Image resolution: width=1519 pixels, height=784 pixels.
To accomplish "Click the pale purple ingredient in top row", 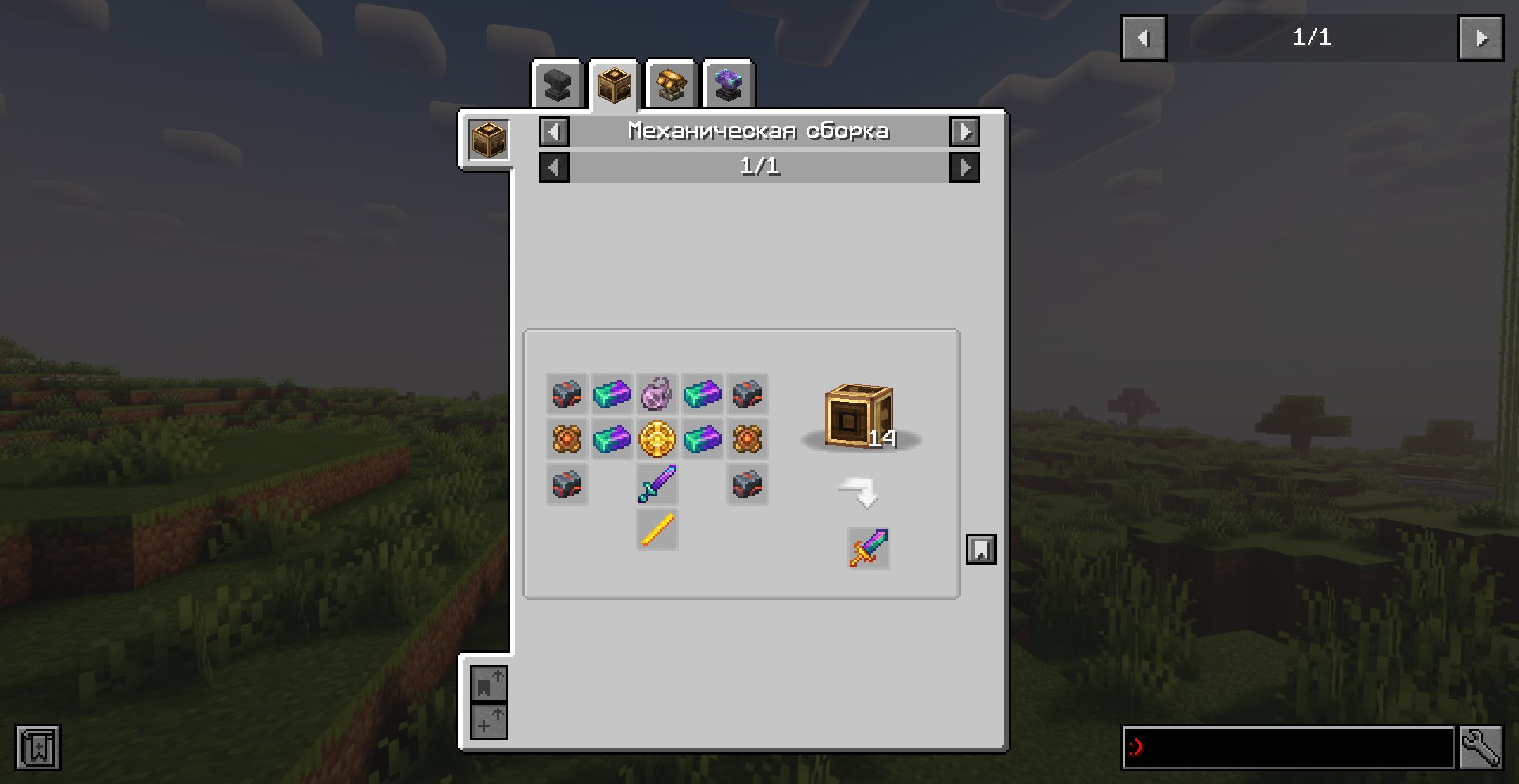I will (657, 394).
